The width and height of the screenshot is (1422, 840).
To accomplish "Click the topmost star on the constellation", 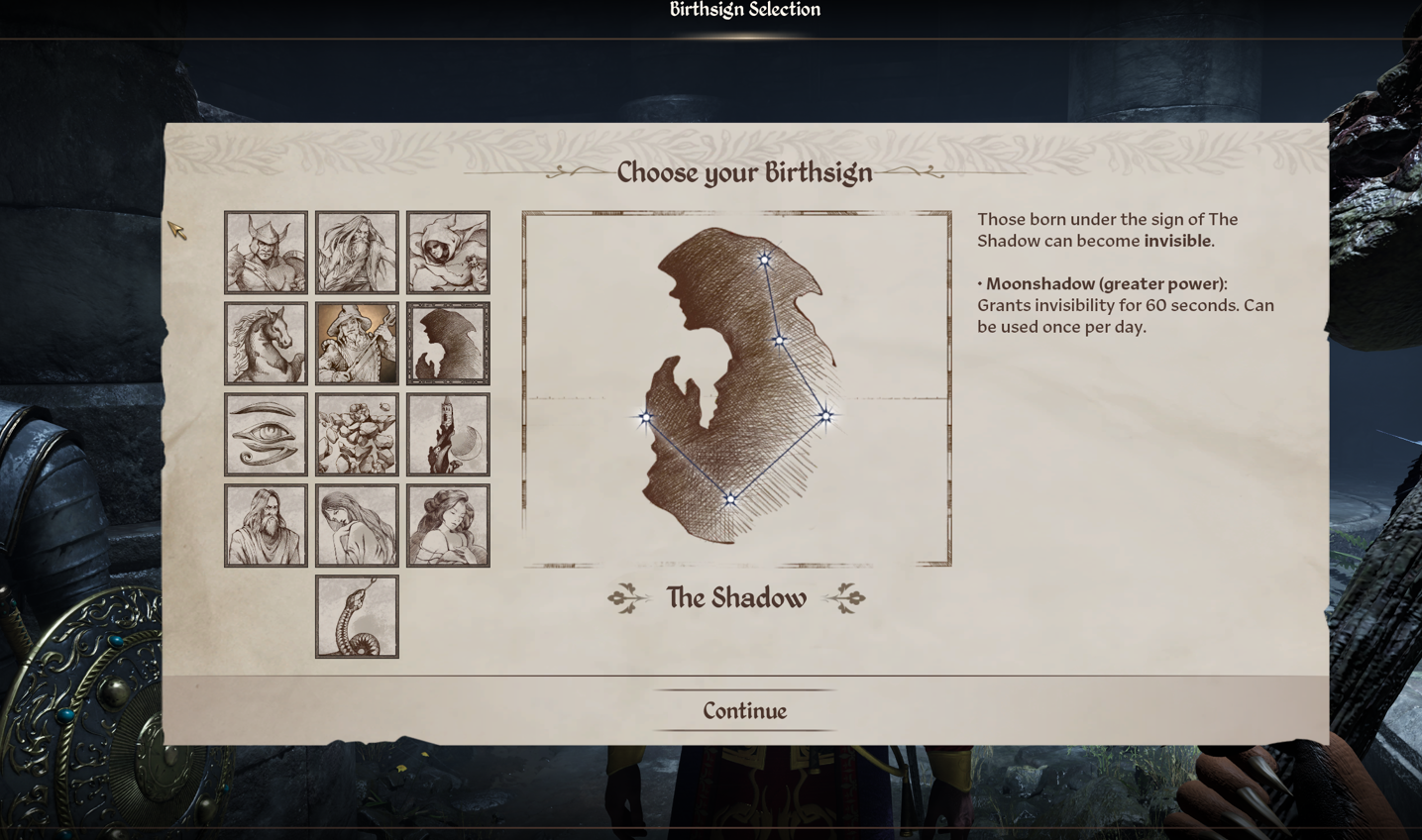I will [x=765, y=261].
